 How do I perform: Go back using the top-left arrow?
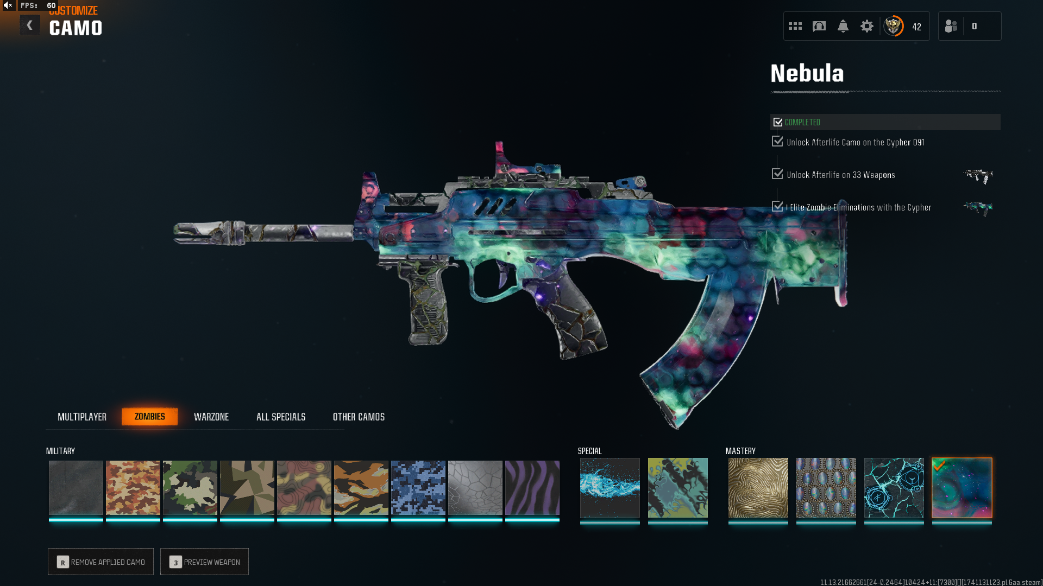[x=30, y=26]
